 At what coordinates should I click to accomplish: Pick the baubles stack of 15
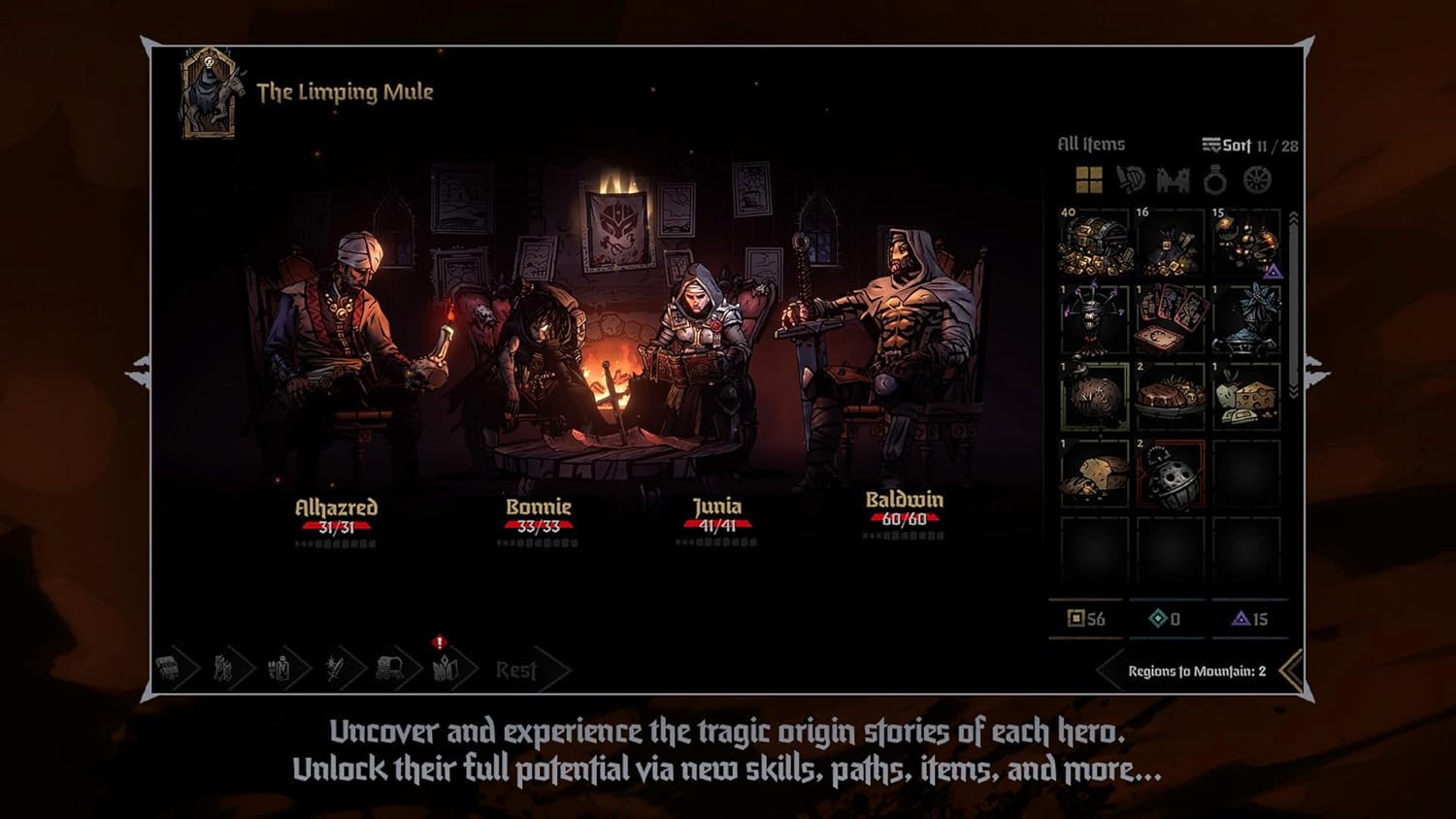tap(1246, 243)
